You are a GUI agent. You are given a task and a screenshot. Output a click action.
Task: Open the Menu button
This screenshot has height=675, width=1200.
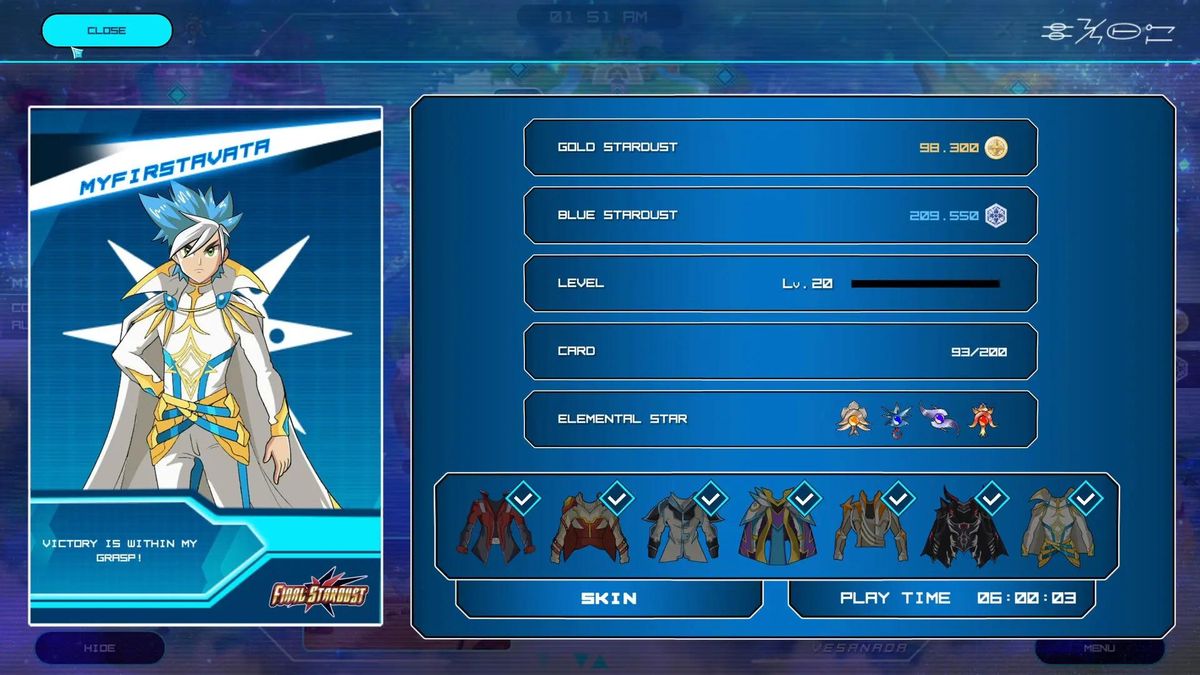(1099, 648)
